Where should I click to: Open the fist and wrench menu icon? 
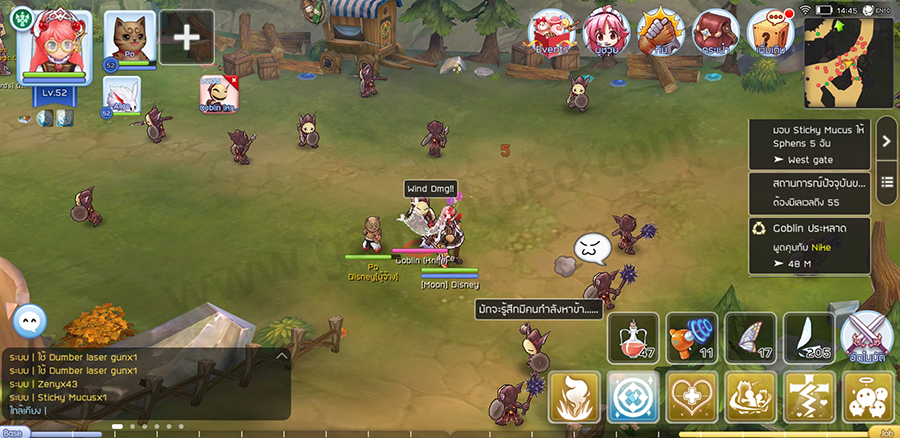tap(661, 33)
